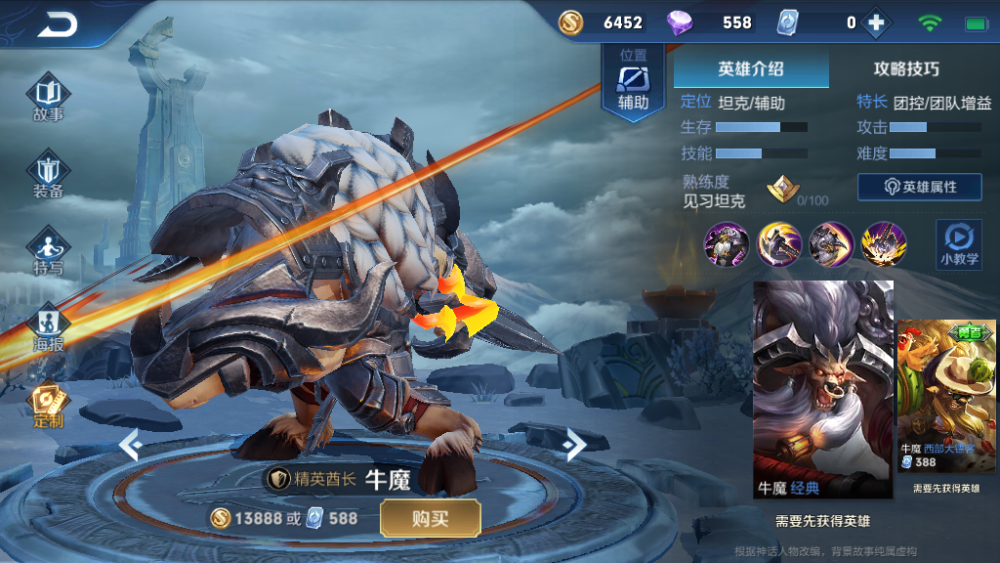Go back using the return arrow
The height and width of the screenshot is (563, 1000).
point(58,25)
